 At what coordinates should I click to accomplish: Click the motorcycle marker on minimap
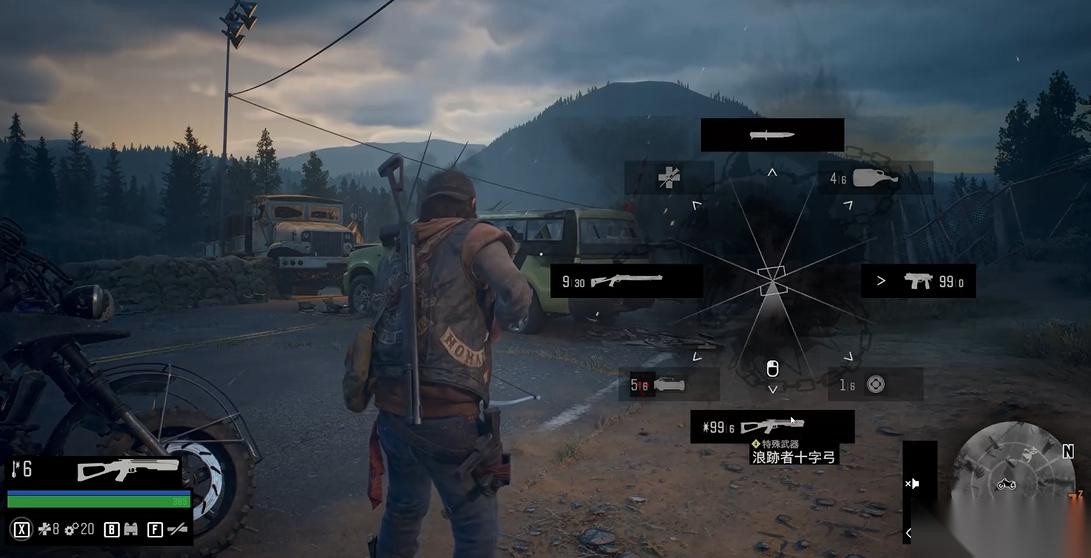click(x=1007, y=485)
